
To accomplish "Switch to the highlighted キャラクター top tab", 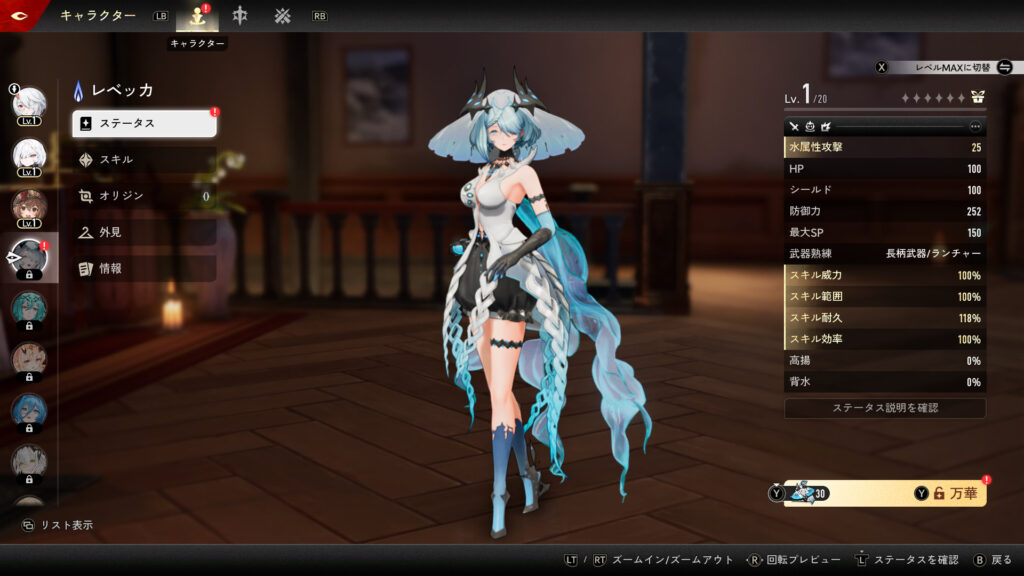I will tap(197, 16).
